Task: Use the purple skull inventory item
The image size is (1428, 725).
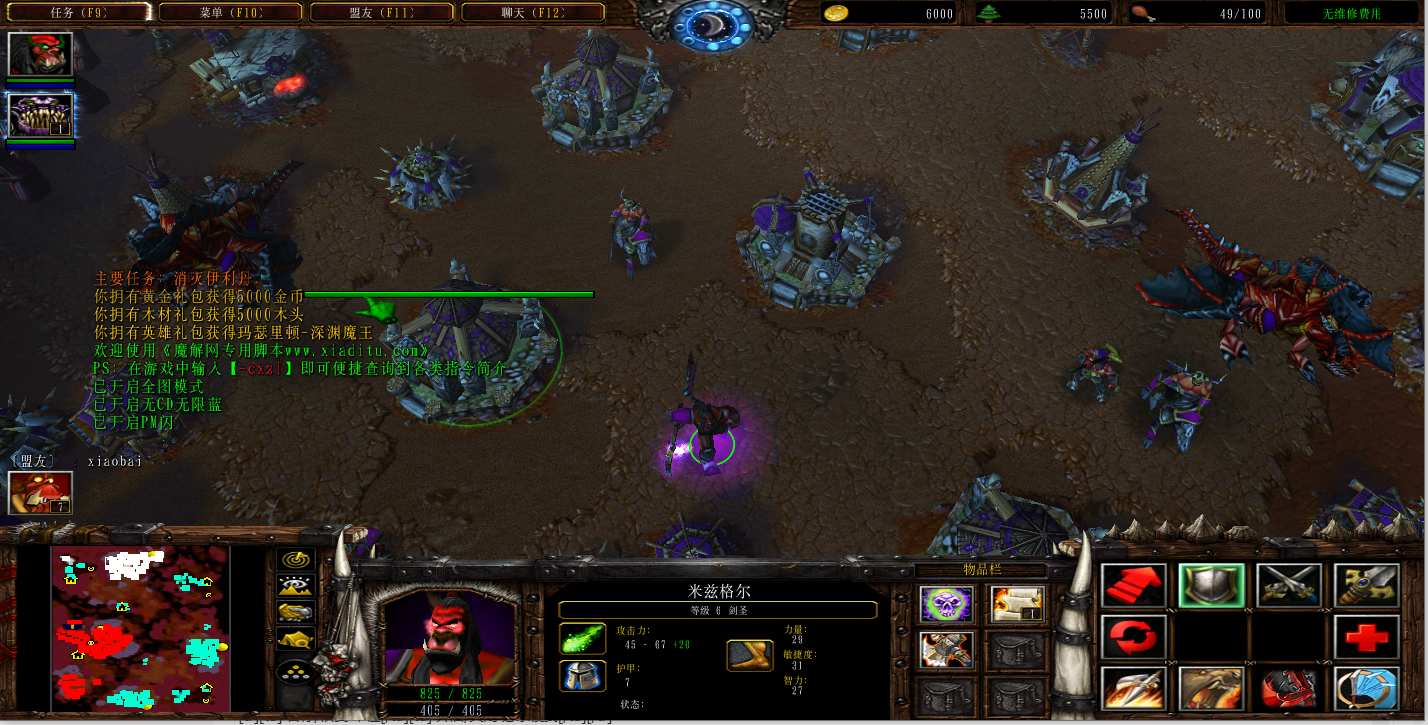Action: pyautogui.click(x=946, y=604)
